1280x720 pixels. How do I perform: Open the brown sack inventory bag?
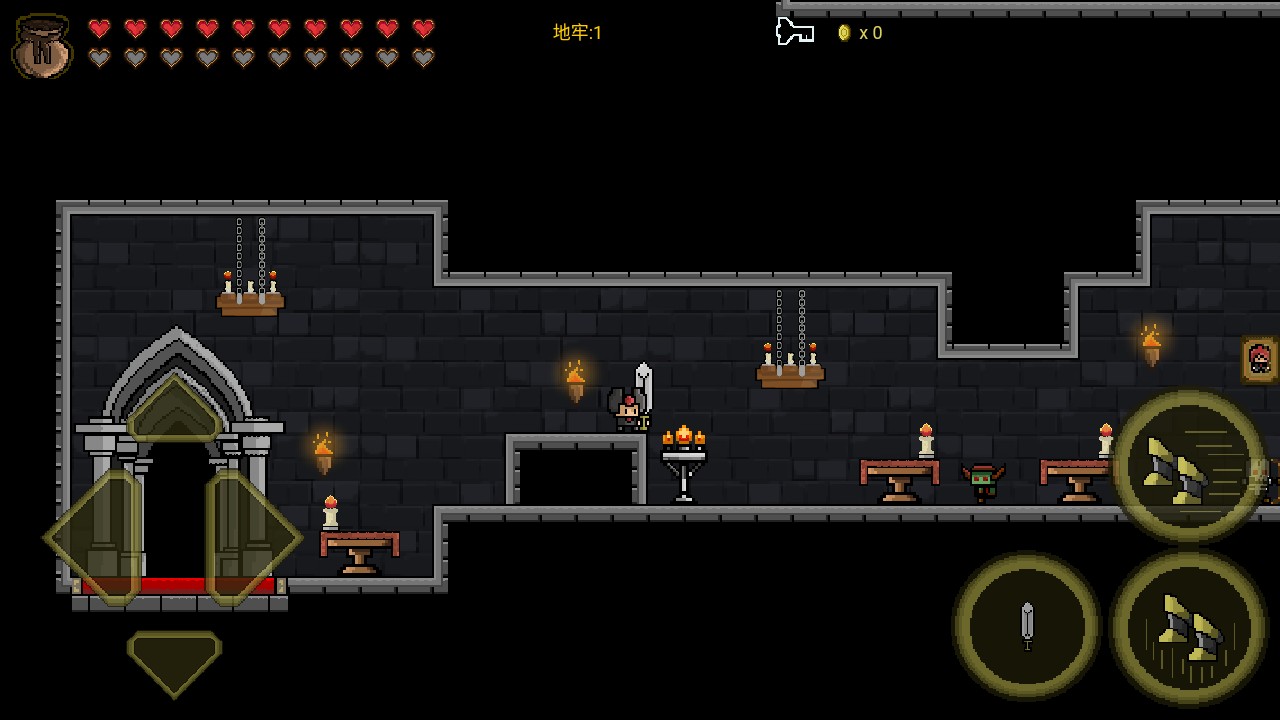tap(42, 46)
